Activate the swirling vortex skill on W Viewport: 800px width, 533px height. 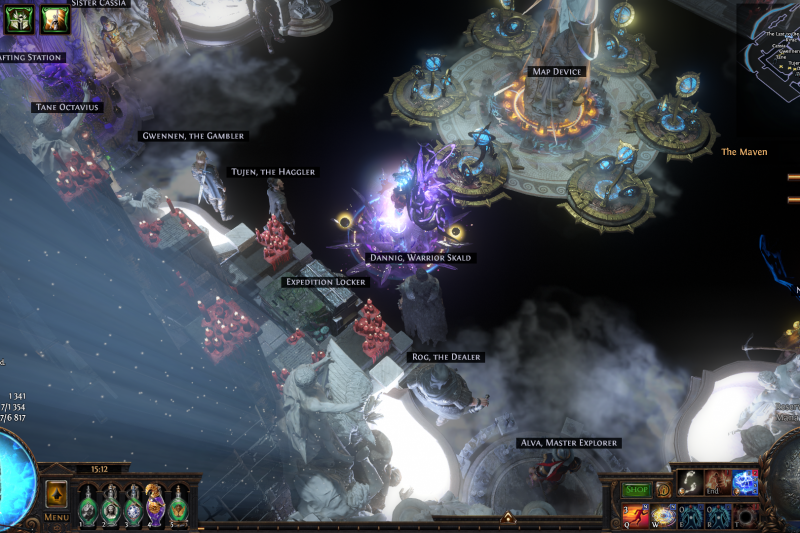click(663, 516)
